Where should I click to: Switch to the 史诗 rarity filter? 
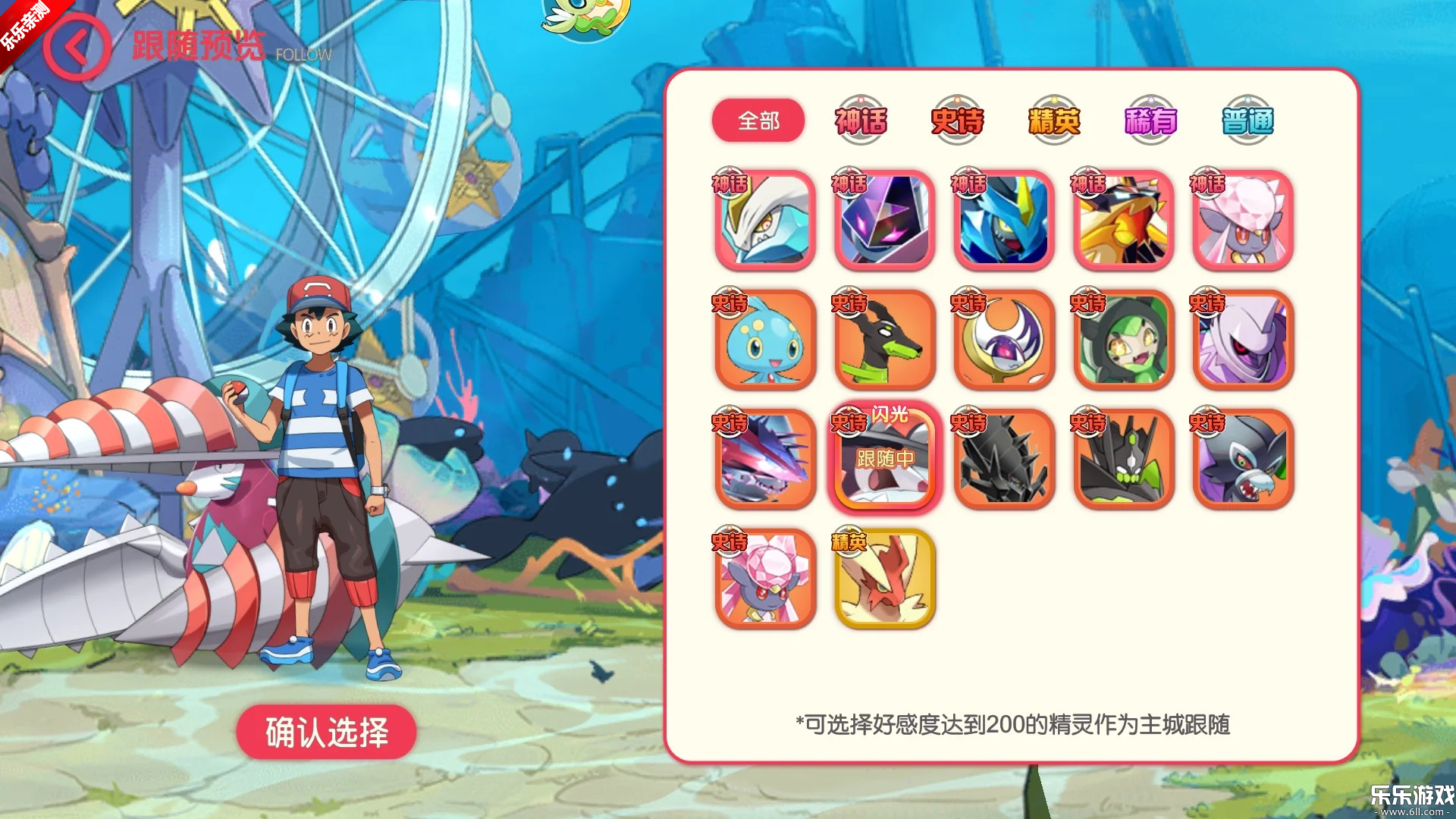click(x=957, y=119)
